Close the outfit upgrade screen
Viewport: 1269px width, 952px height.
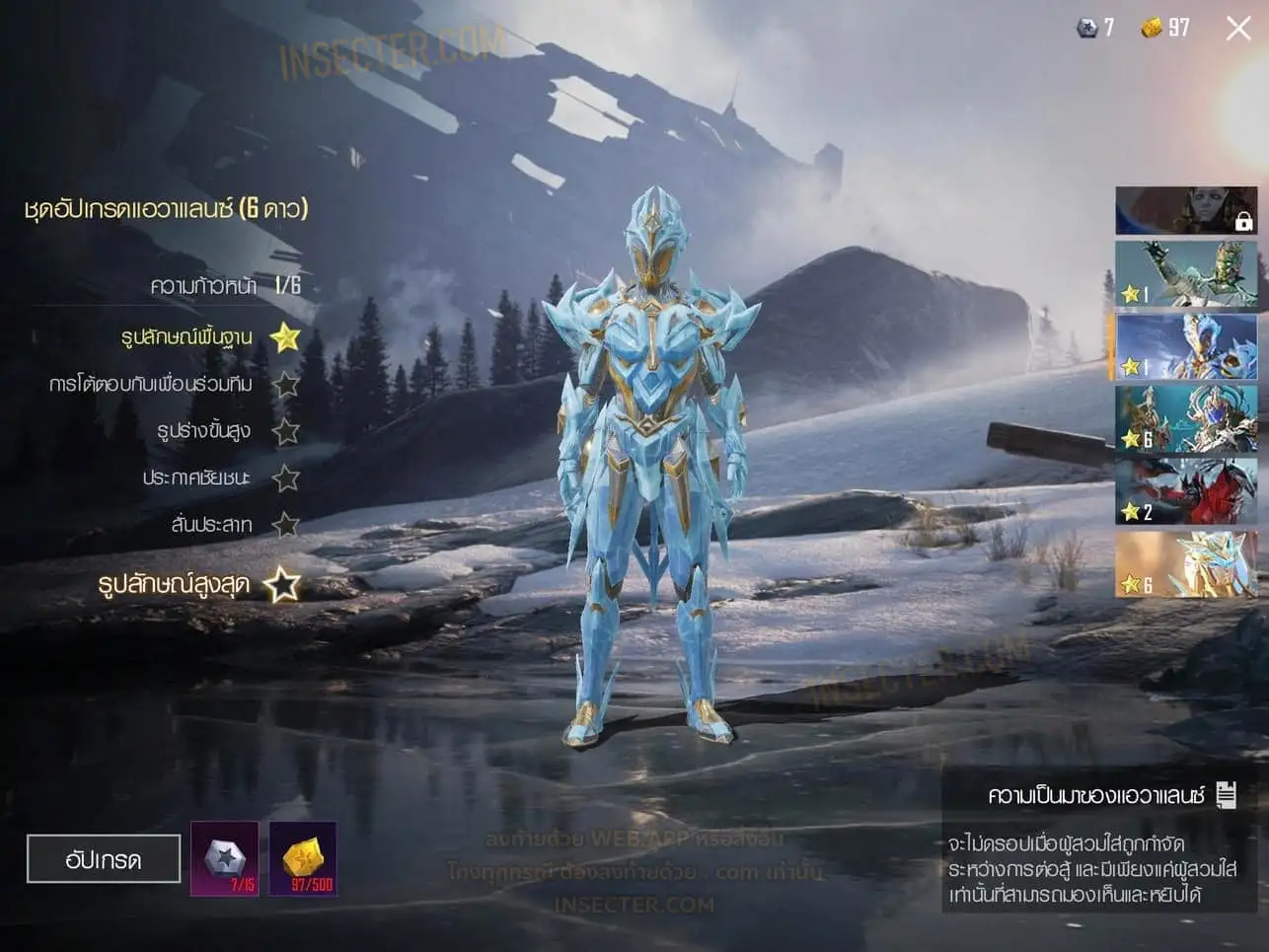1238,29
